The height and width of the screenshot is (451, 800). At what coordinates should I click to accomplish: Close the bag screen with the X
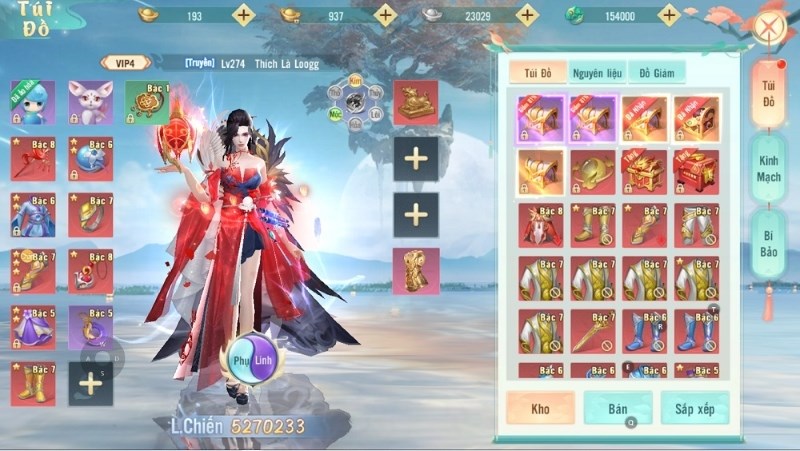tap(768, 25)
